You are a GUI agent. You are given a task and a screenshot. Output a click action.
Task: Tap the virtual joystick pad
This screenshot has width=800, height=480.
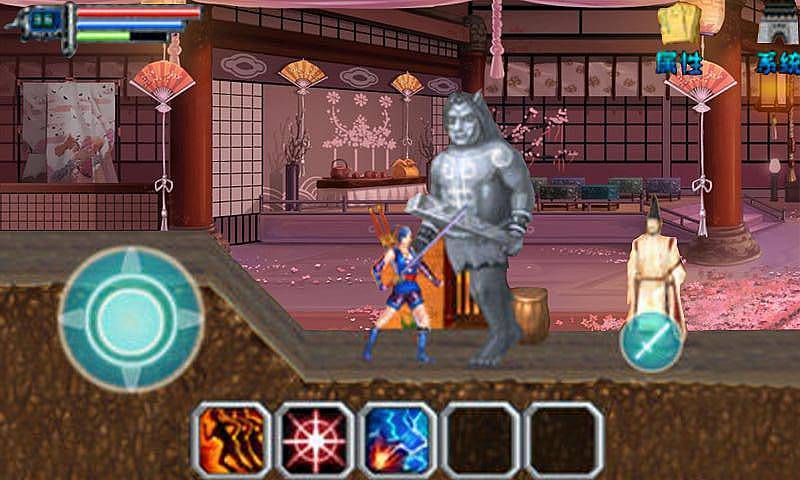pos(131,318)
